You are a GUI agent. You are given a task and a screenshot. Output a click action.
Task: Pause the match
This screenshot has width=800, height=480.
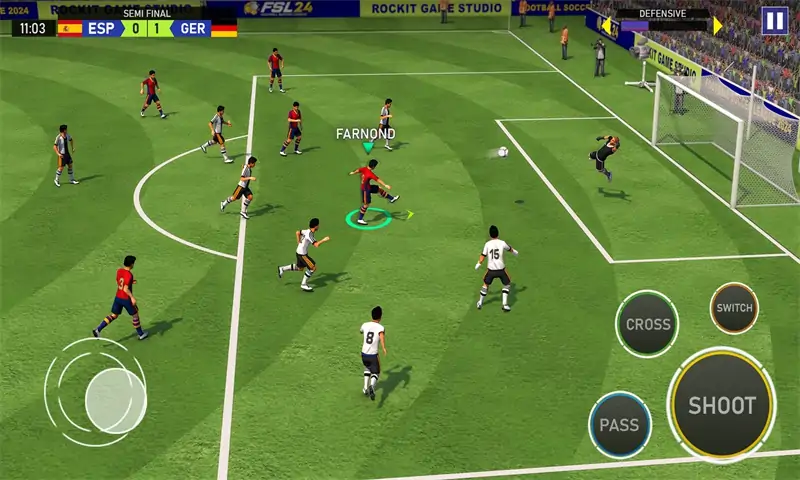(x=773, y=20)
